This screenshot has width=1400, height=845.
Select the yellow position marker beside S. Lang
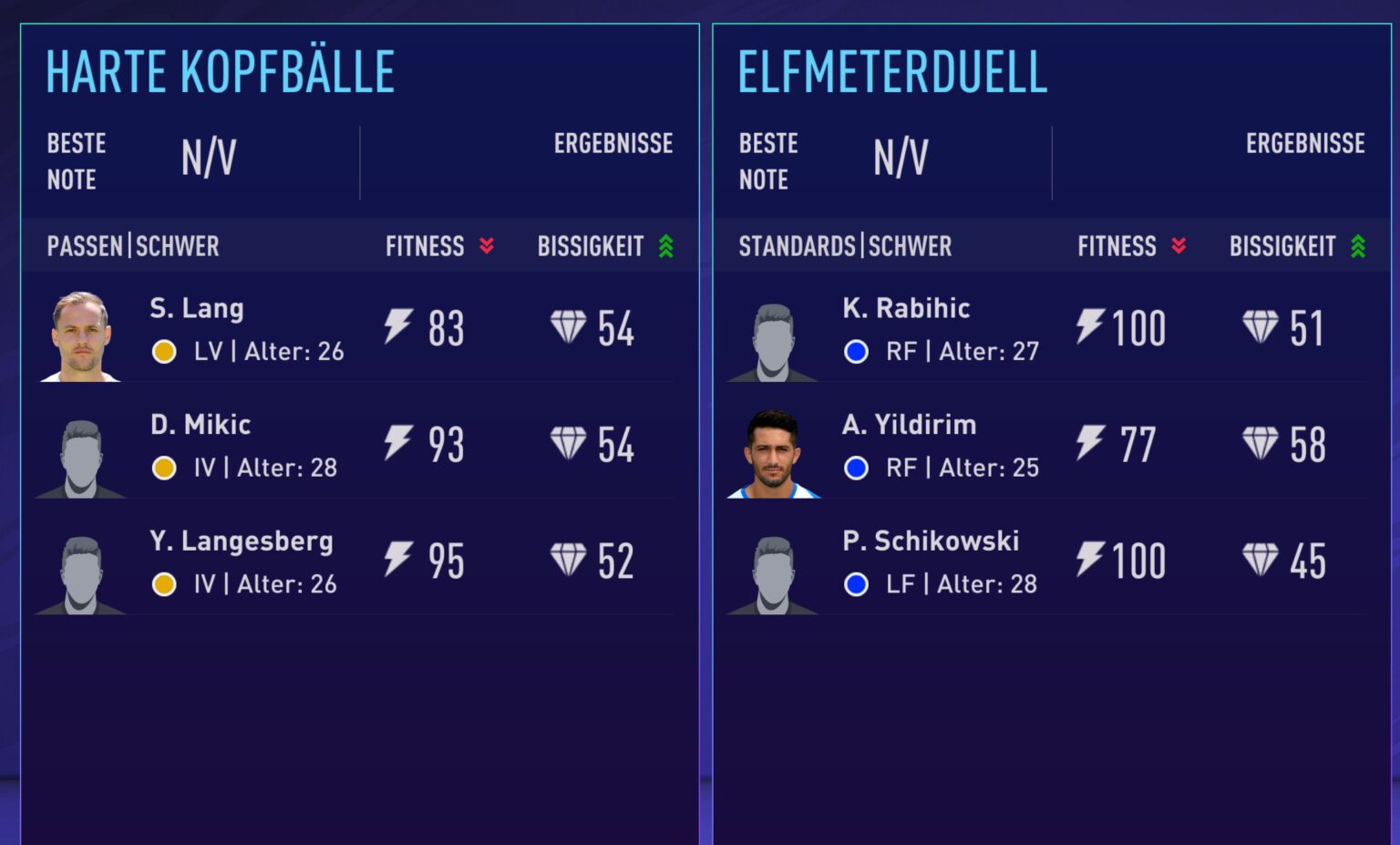[x=164, y=351]
